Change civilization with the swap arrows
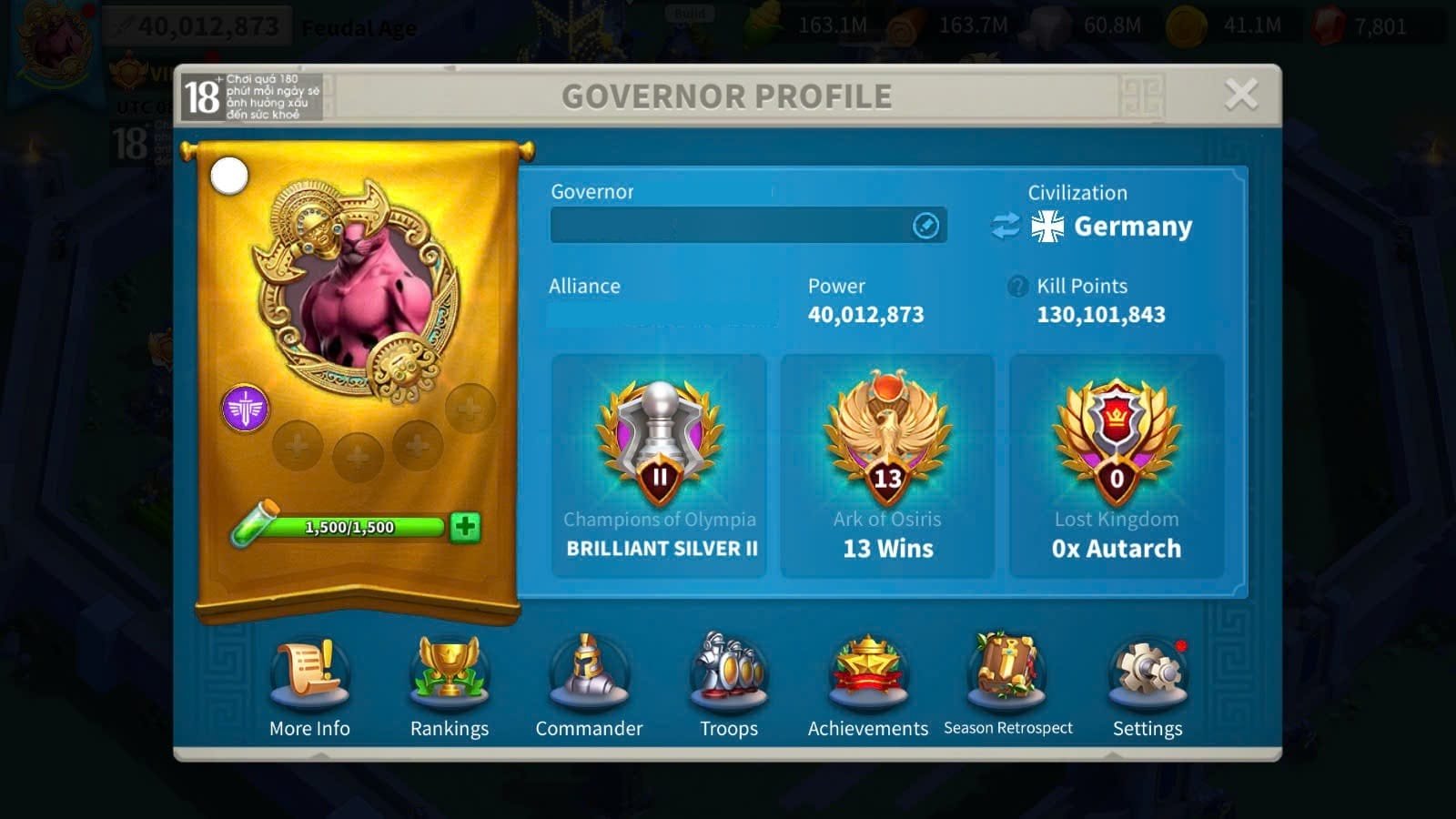This screenshot has width=1456, height=819. coord(1006,226)
